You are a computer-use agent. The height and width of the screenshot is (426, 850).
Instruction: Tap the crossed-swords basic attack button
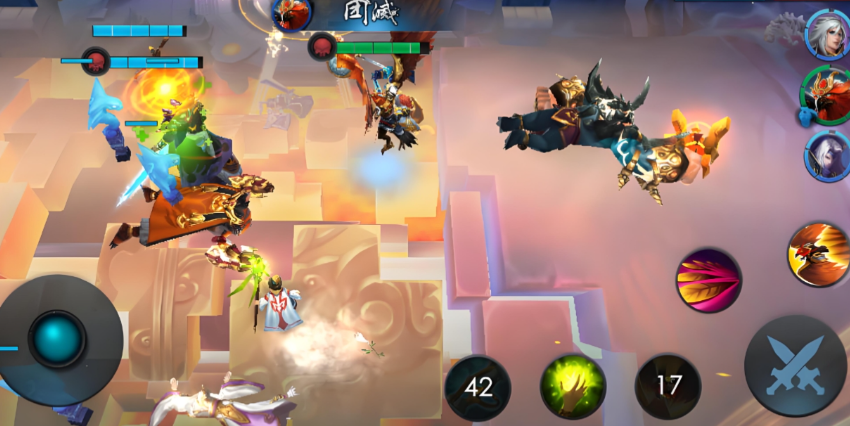click(796, 365)
